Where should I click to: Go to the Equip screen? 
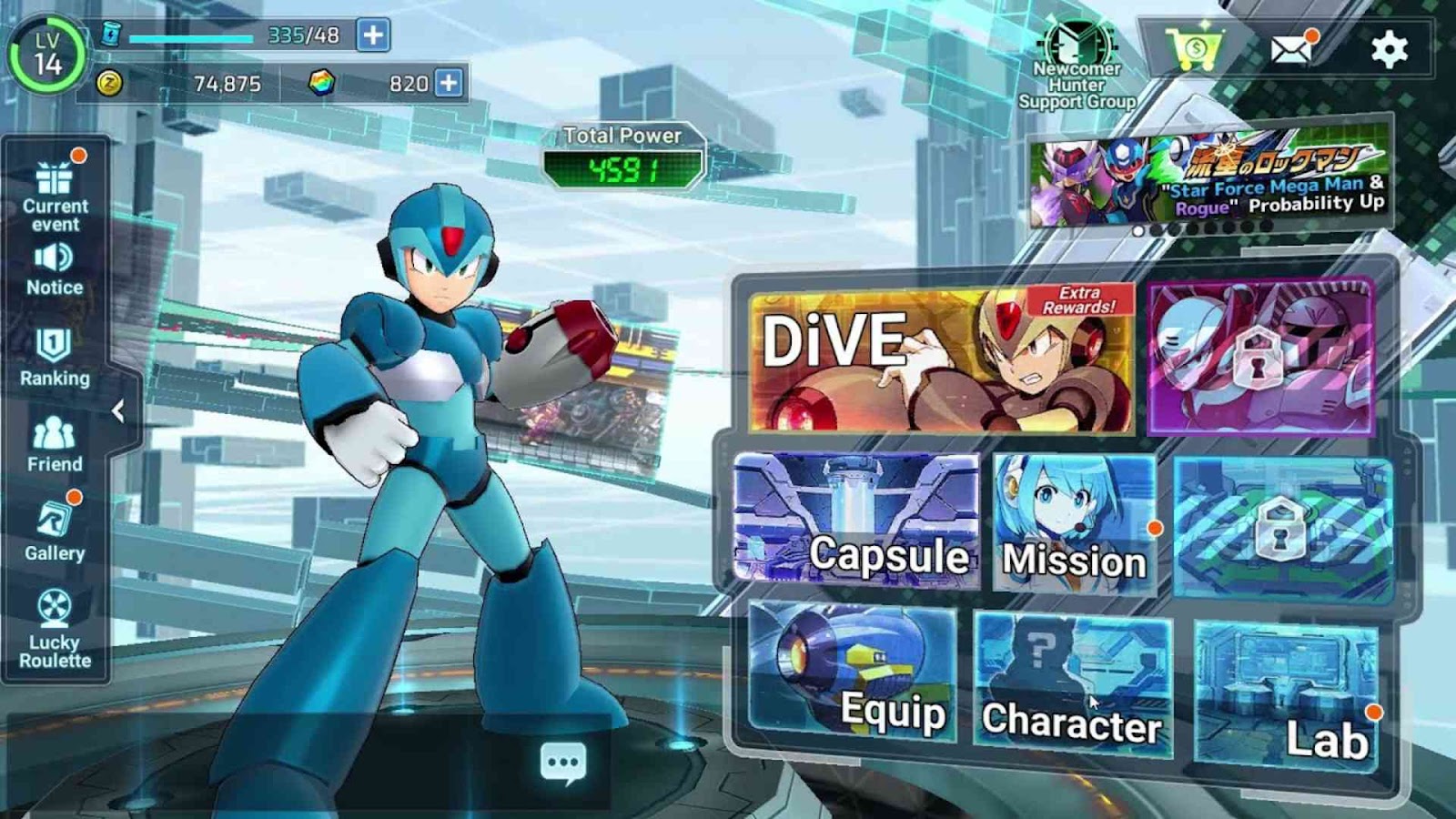point(853,673)
